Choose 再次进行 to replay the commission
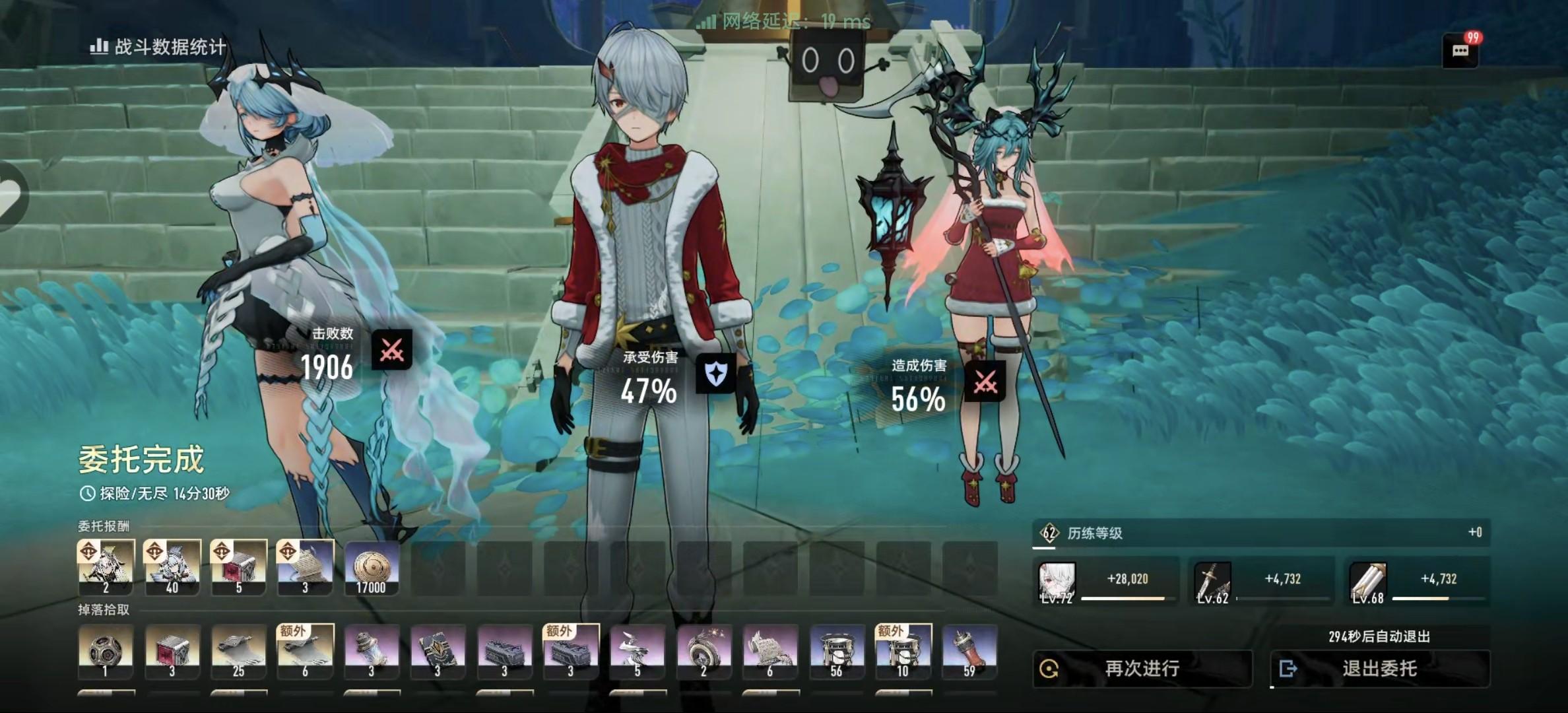Viewport: 1568px width, 713px height. [1142, 669]
